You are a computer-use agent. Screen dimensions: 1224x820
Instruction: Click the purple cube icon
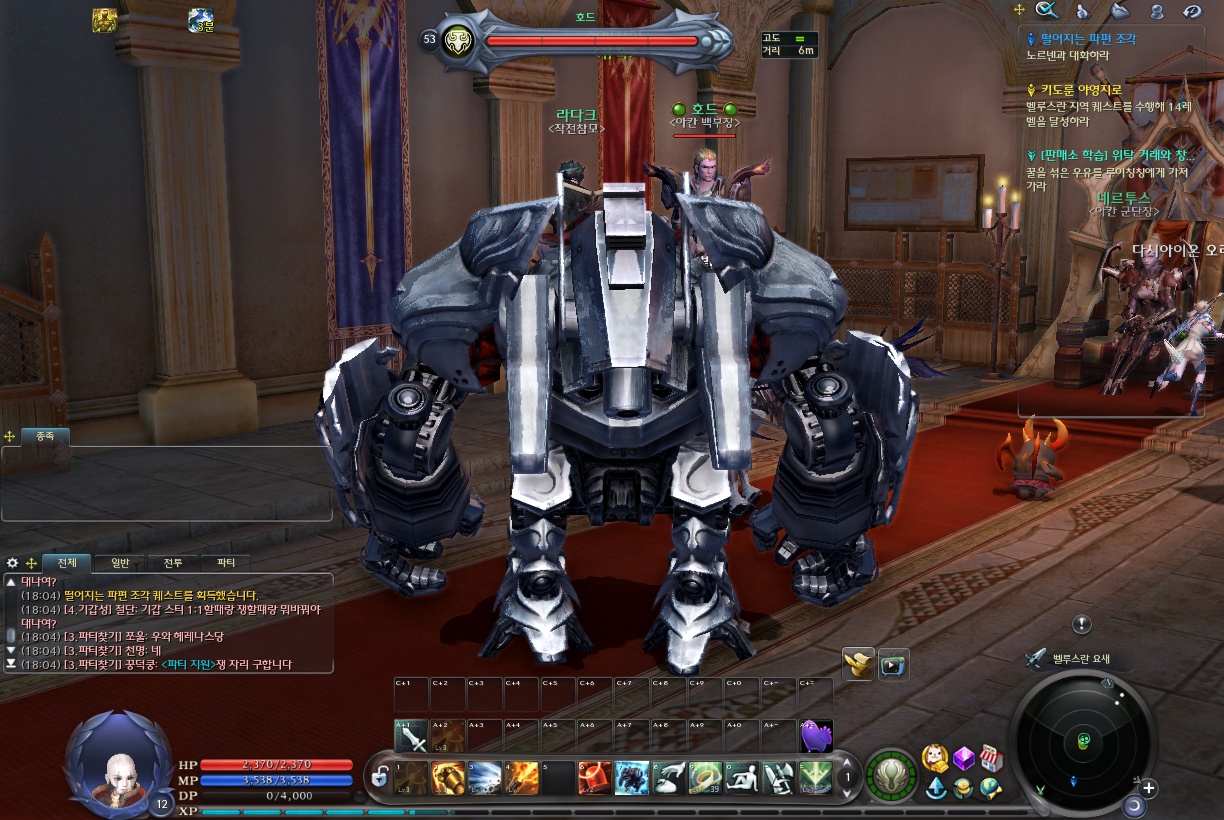[x=963, y=758]
